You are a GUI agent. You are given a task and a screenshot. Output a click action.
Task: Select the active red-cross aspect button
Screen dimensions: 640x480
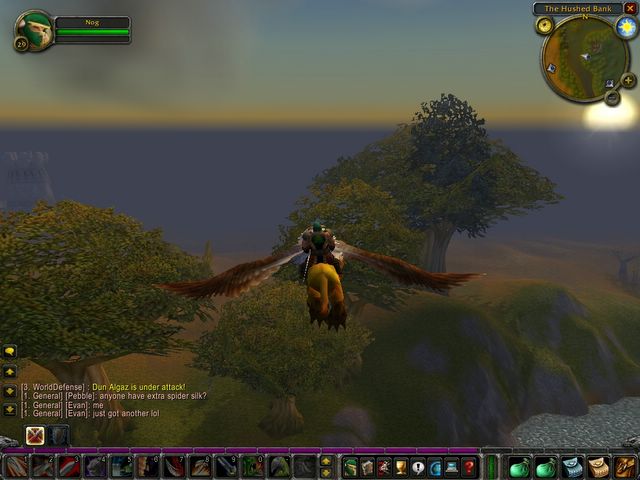(x=35, y=435)
